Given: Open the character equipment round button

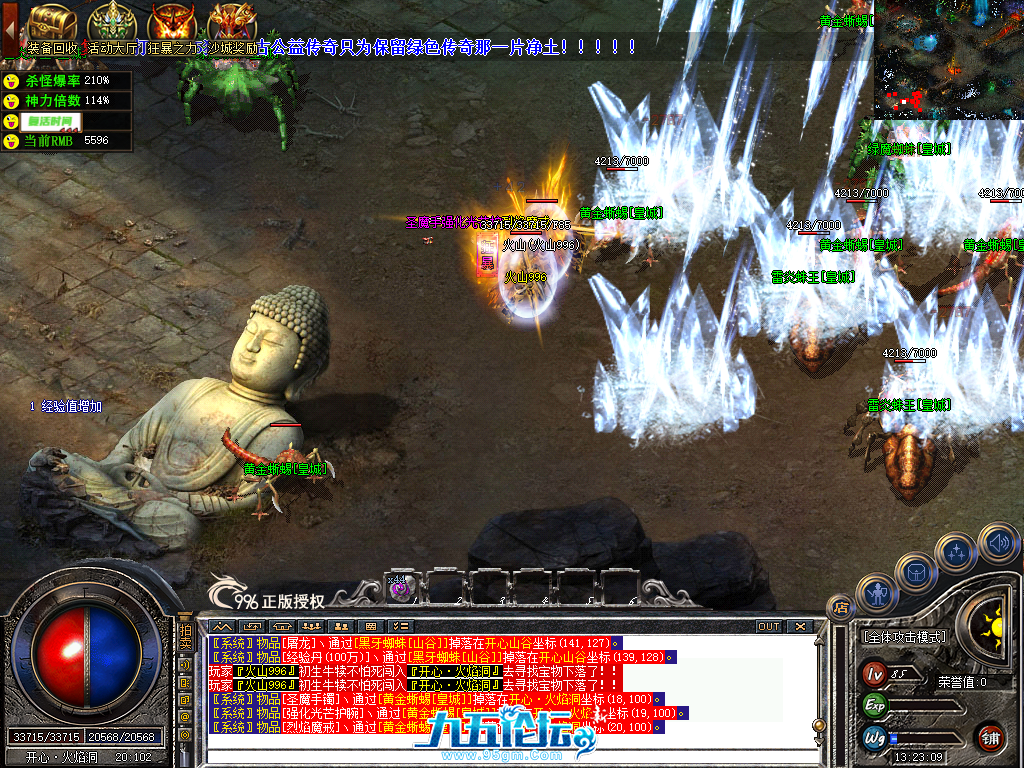Looking at the screenshot, I should (x=879, y=596).
